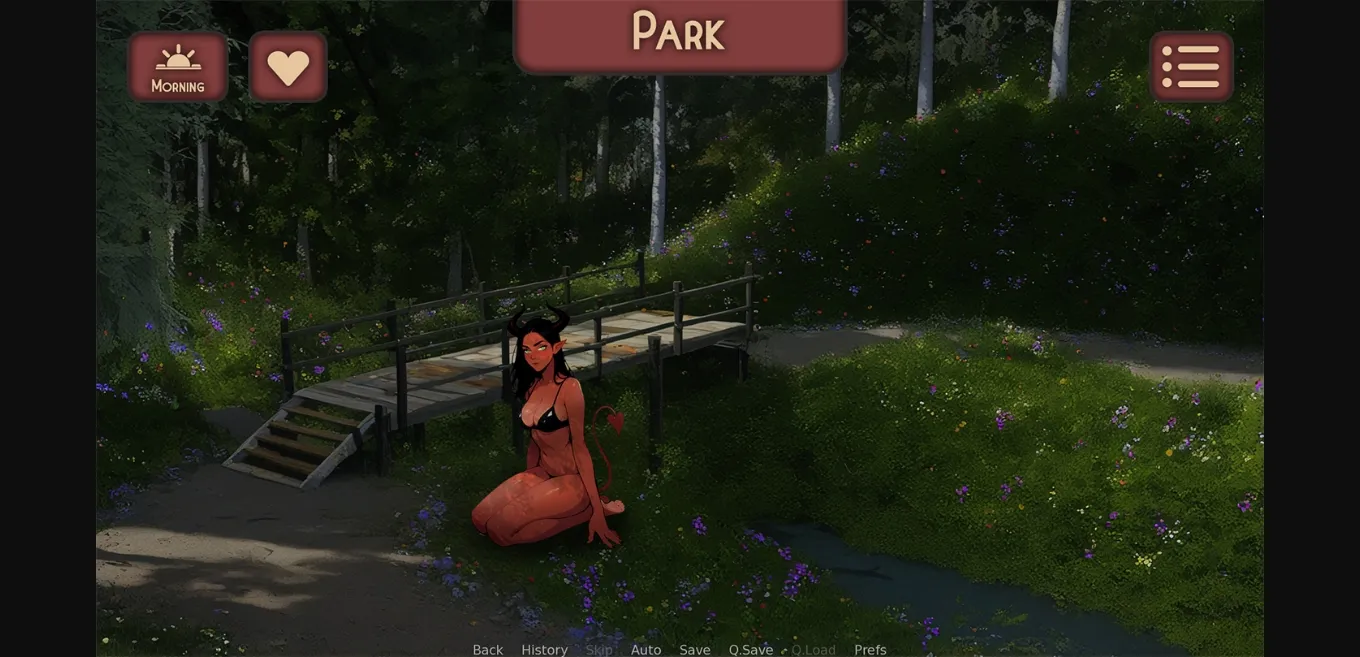Select the Park location banner

tap(679, 34)
